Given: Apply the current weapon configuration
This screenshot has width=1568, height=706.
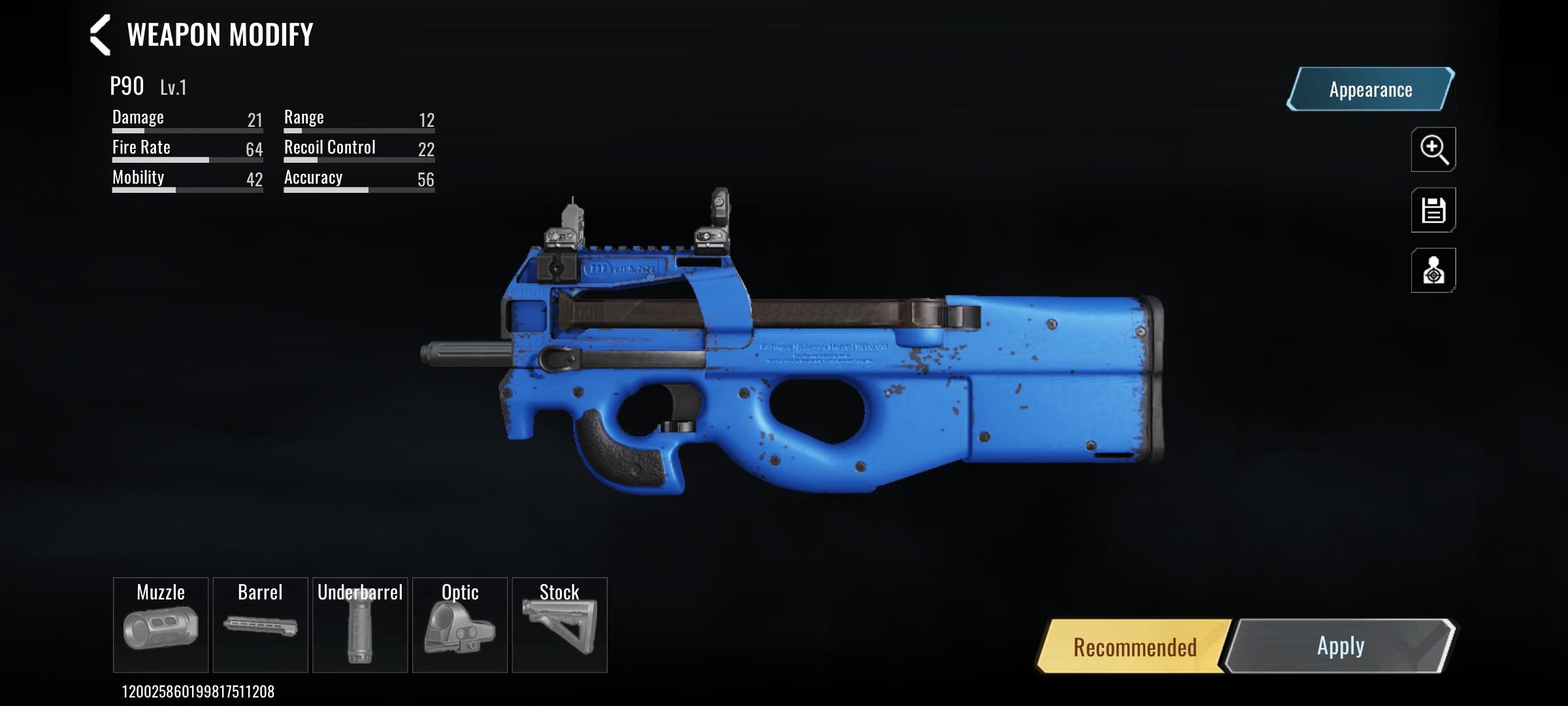Looking at the screenshot, I should tap(1340, 646).
